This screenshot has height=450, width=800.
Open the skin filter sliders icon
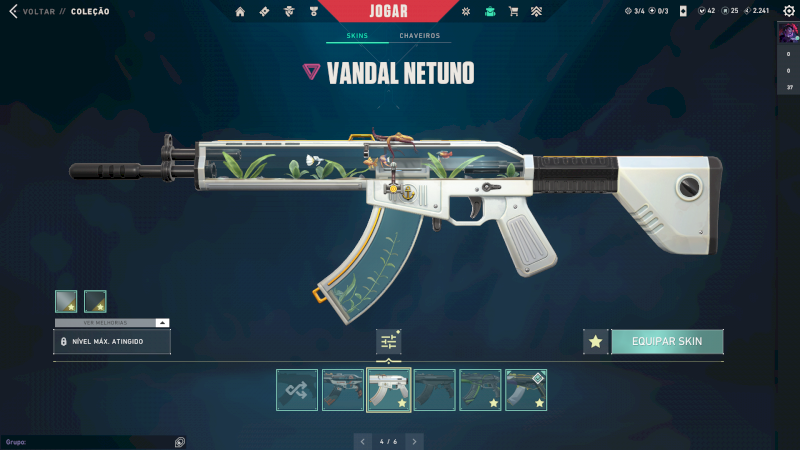coord(389,341)
